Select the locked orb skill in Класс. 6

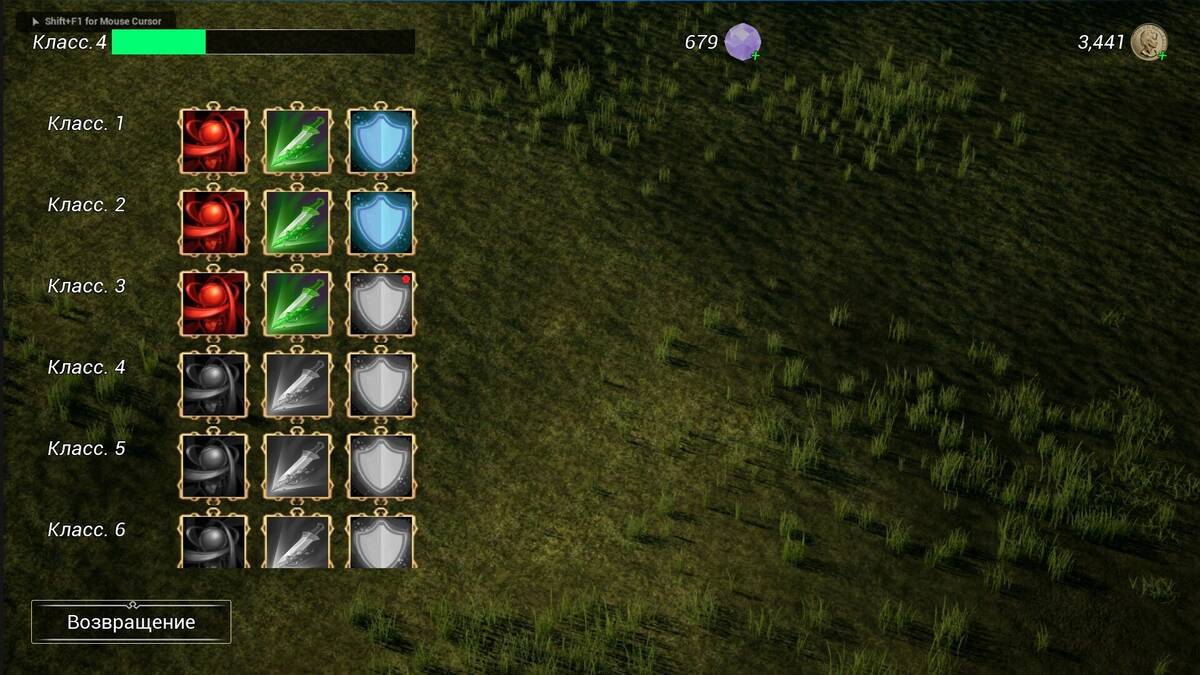(x=213, y=541)
